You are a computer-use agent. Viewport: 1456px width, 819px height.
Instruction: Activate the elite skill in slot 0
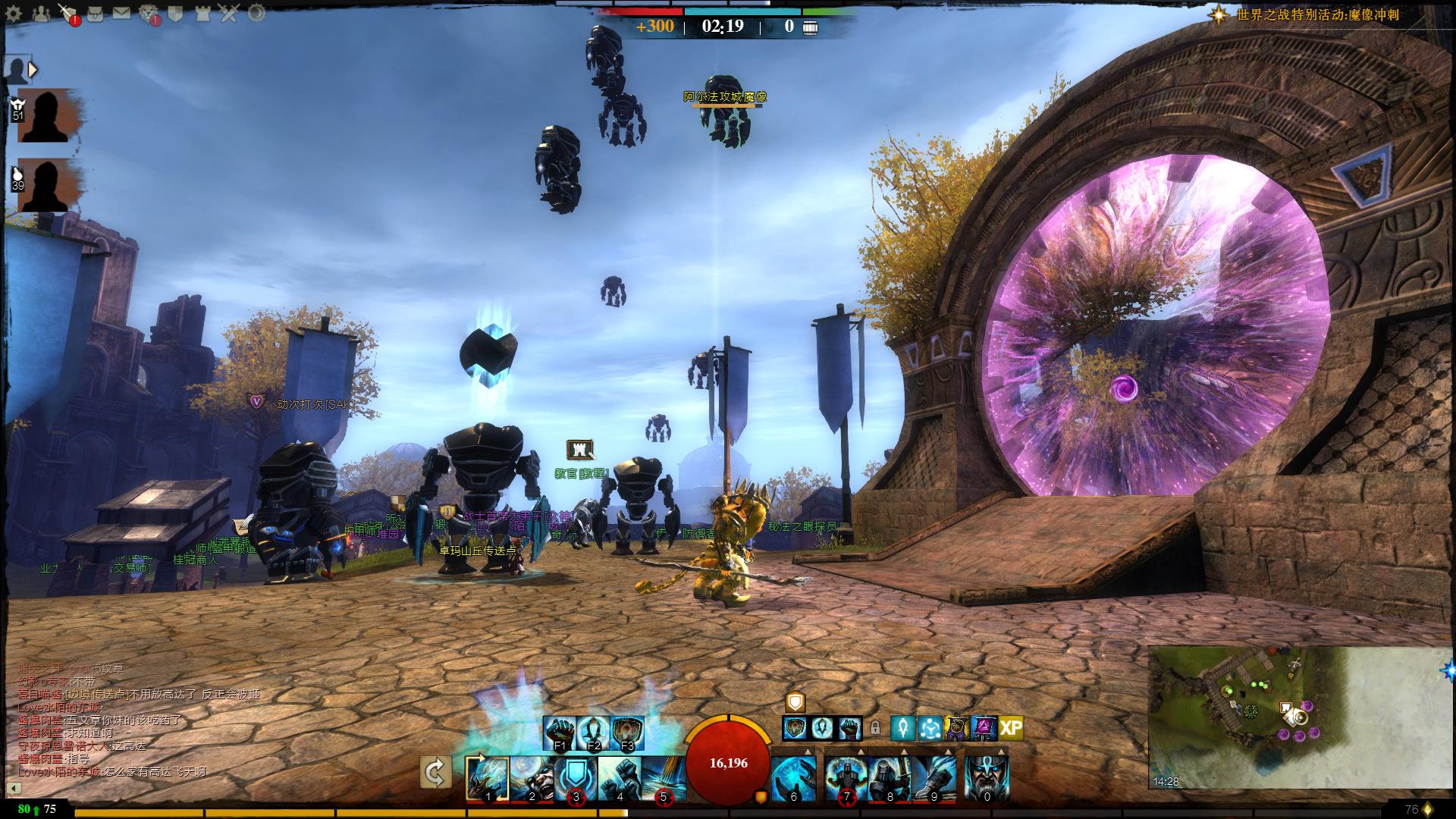point(986,778)
